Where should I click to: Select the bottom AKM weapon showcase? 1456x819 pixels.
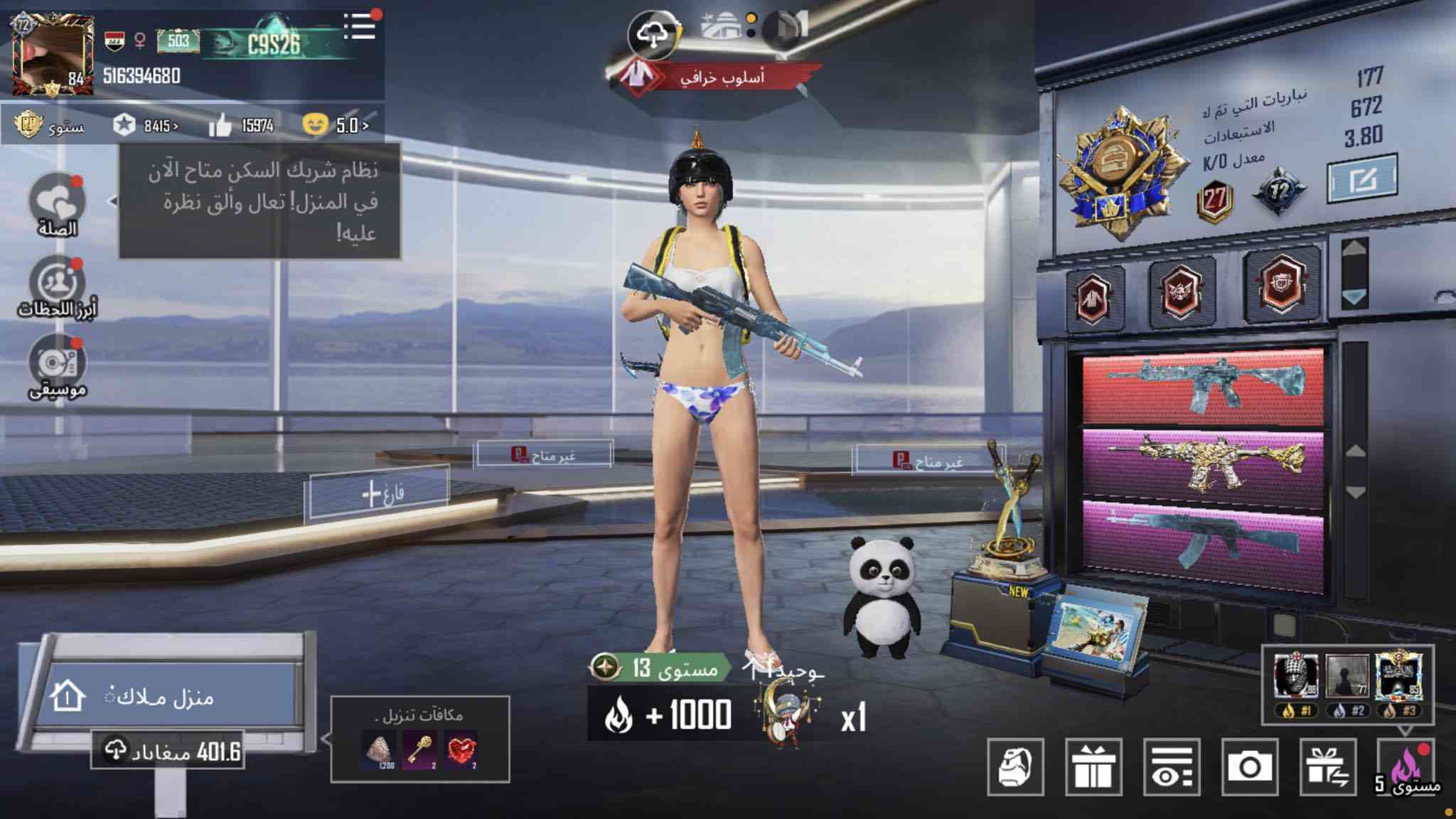coord(1203,544)
